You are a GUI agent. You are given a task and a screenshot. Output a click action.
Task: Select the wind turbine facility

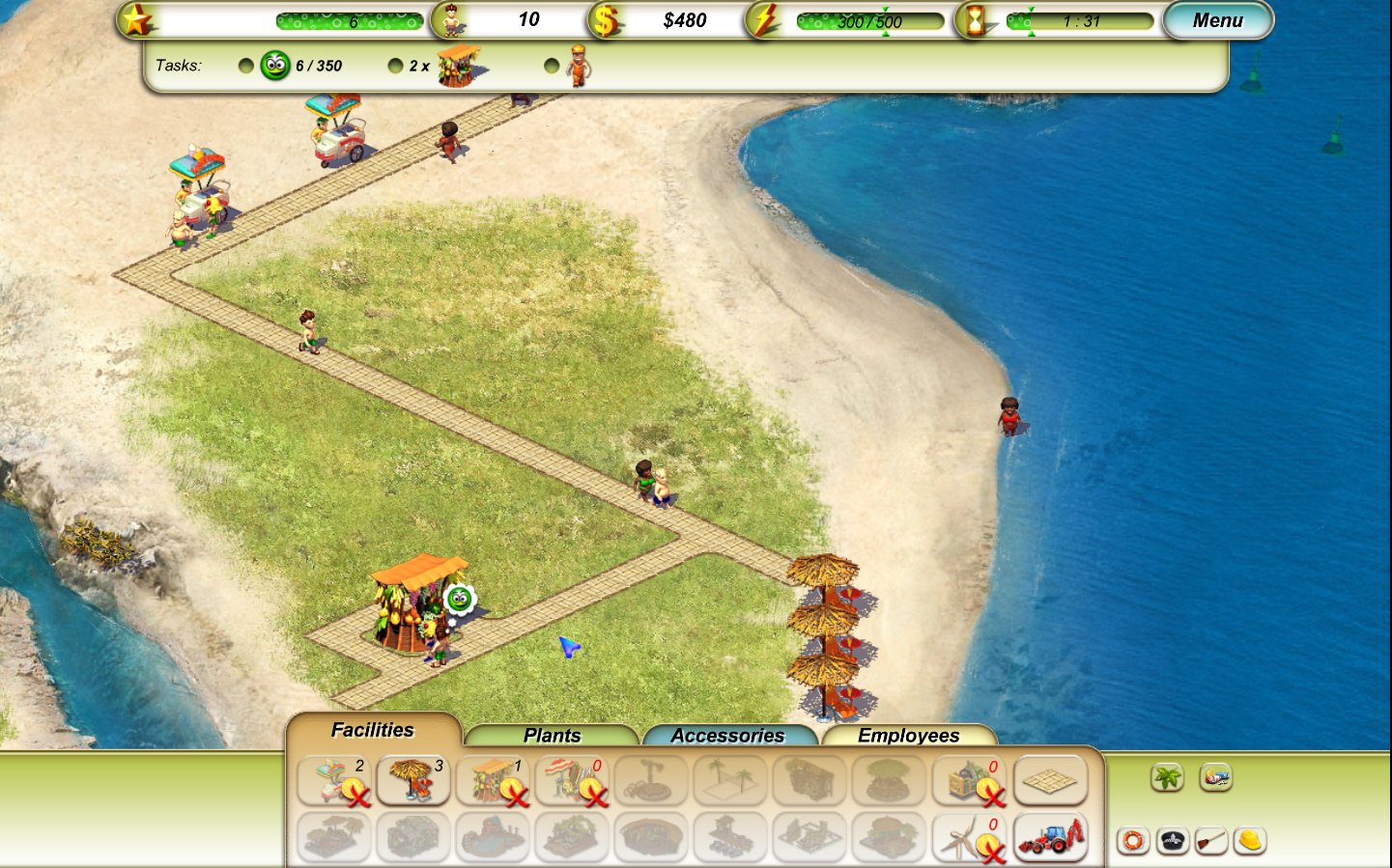point(971,838)
